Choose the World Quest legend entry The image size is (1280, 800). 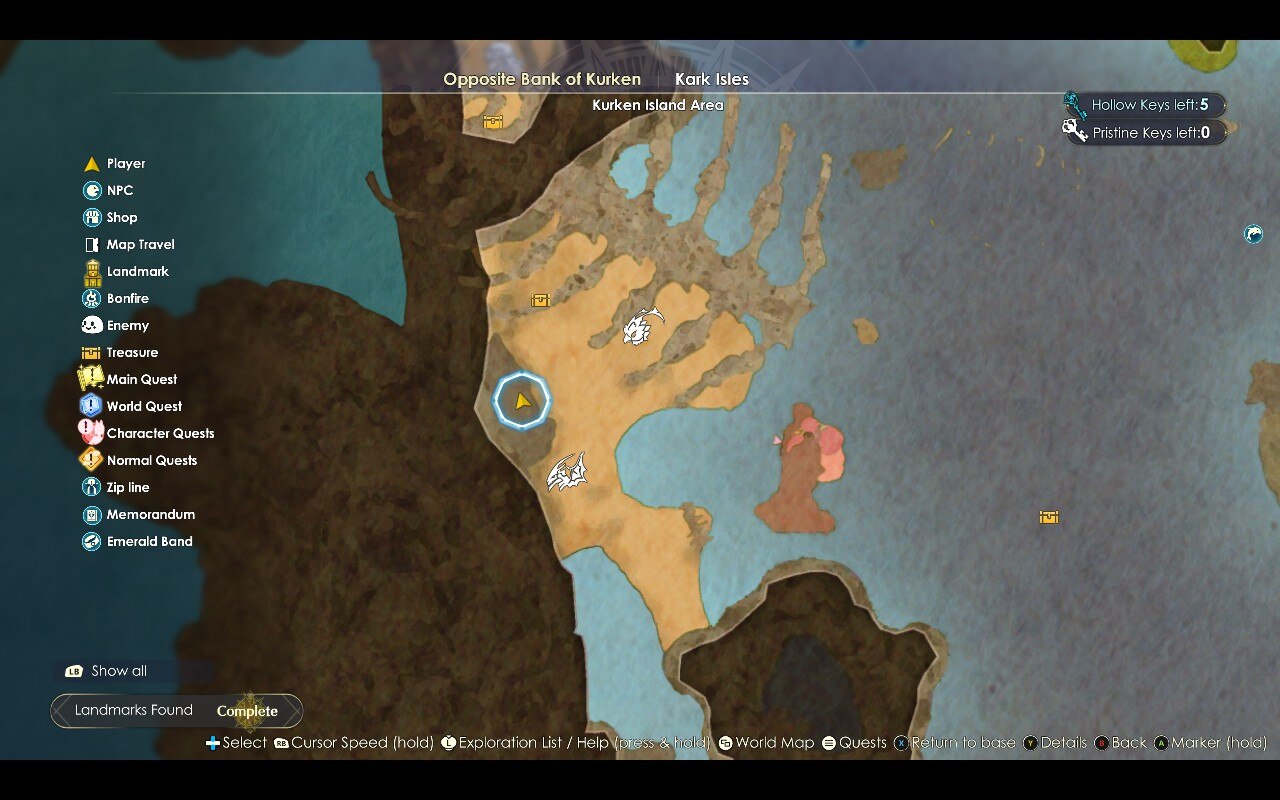pyautogui.click(x=144, y=406)
